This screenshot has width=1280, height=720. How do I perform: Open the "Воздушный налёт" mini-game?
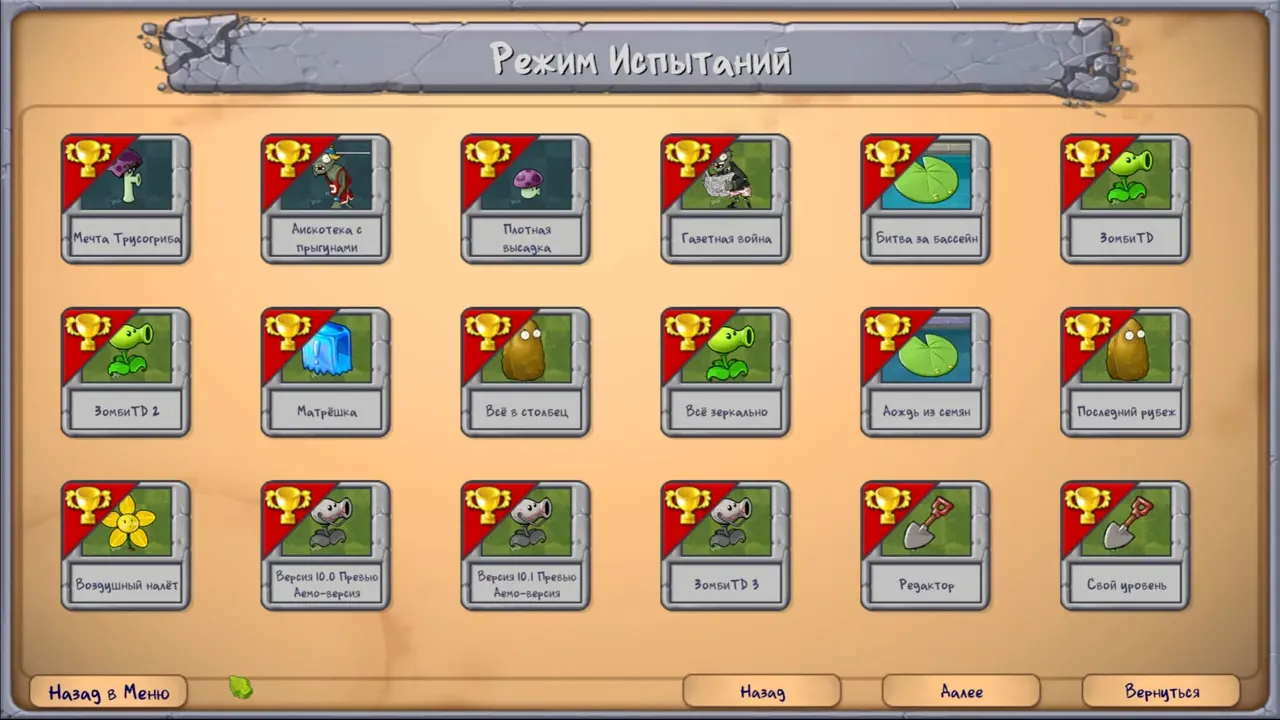125,543
